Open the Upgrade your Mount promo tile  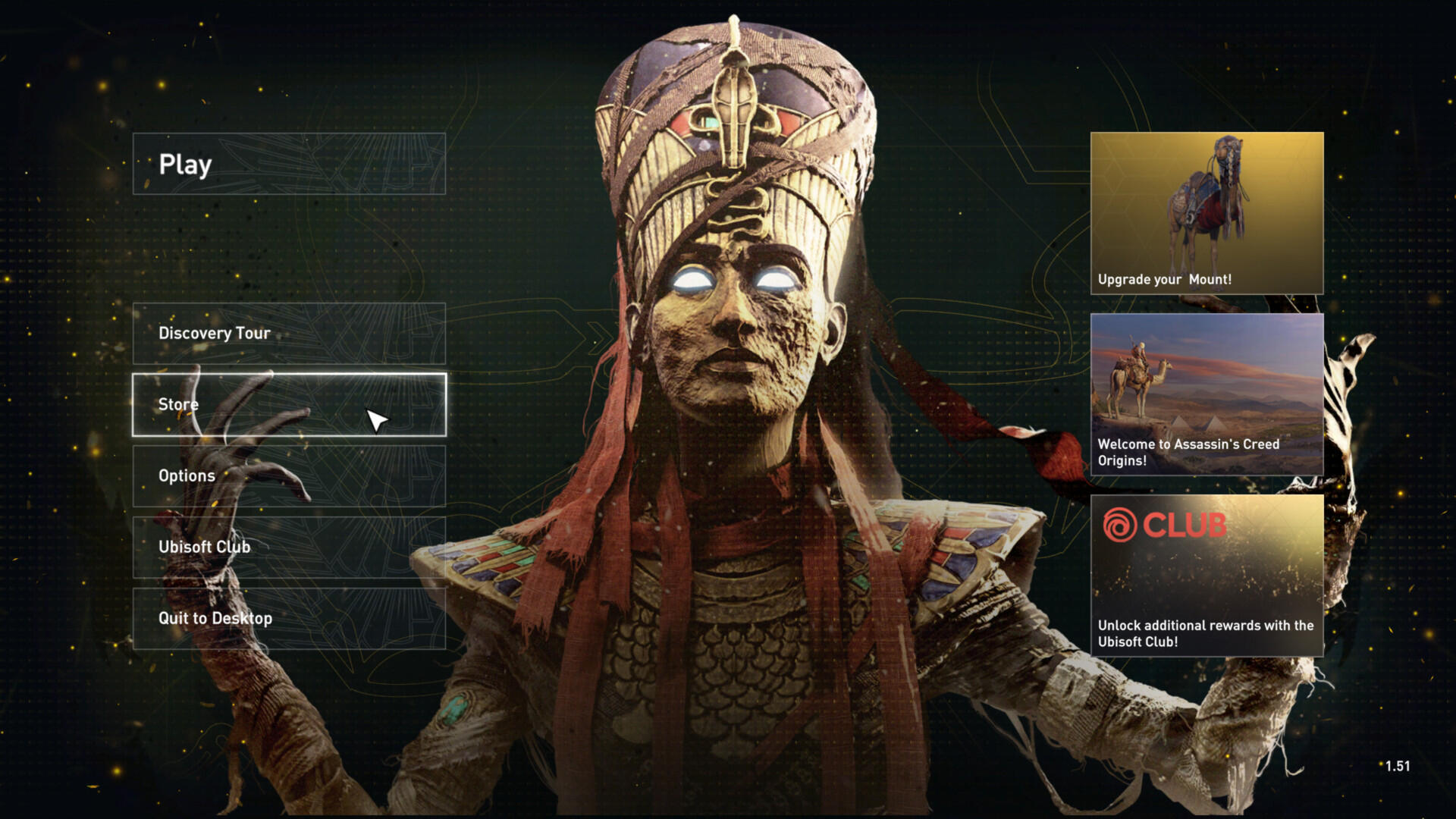[1207, 213]
